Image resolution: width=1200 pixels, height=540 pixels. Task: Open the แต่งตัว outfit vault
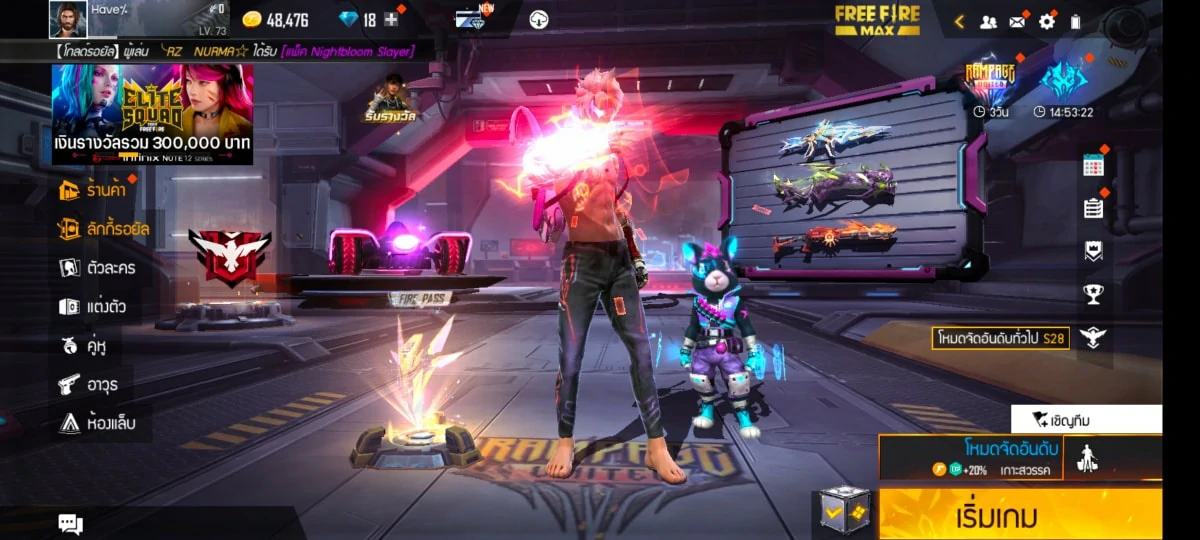pos(93,307)
